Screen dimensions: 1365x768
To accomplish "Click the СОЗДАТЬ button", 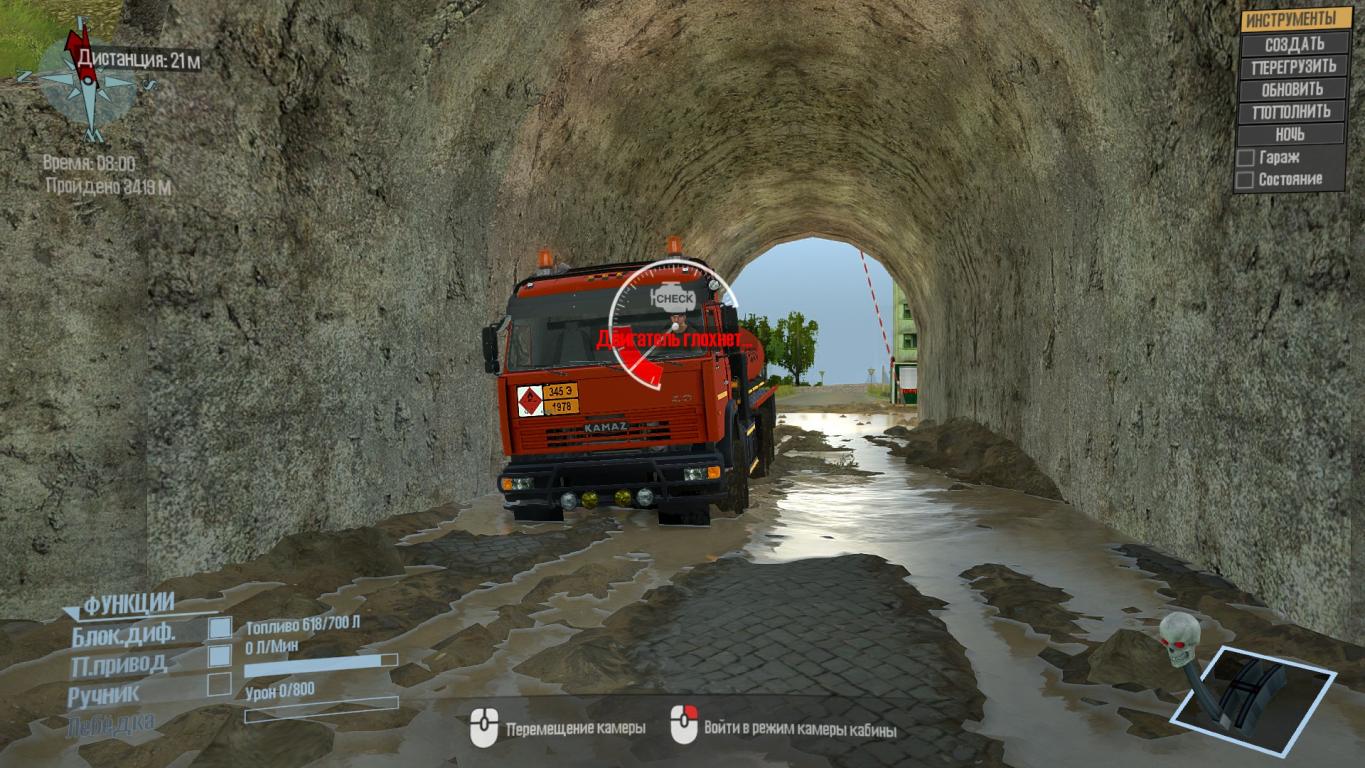I will point(1294,44).
